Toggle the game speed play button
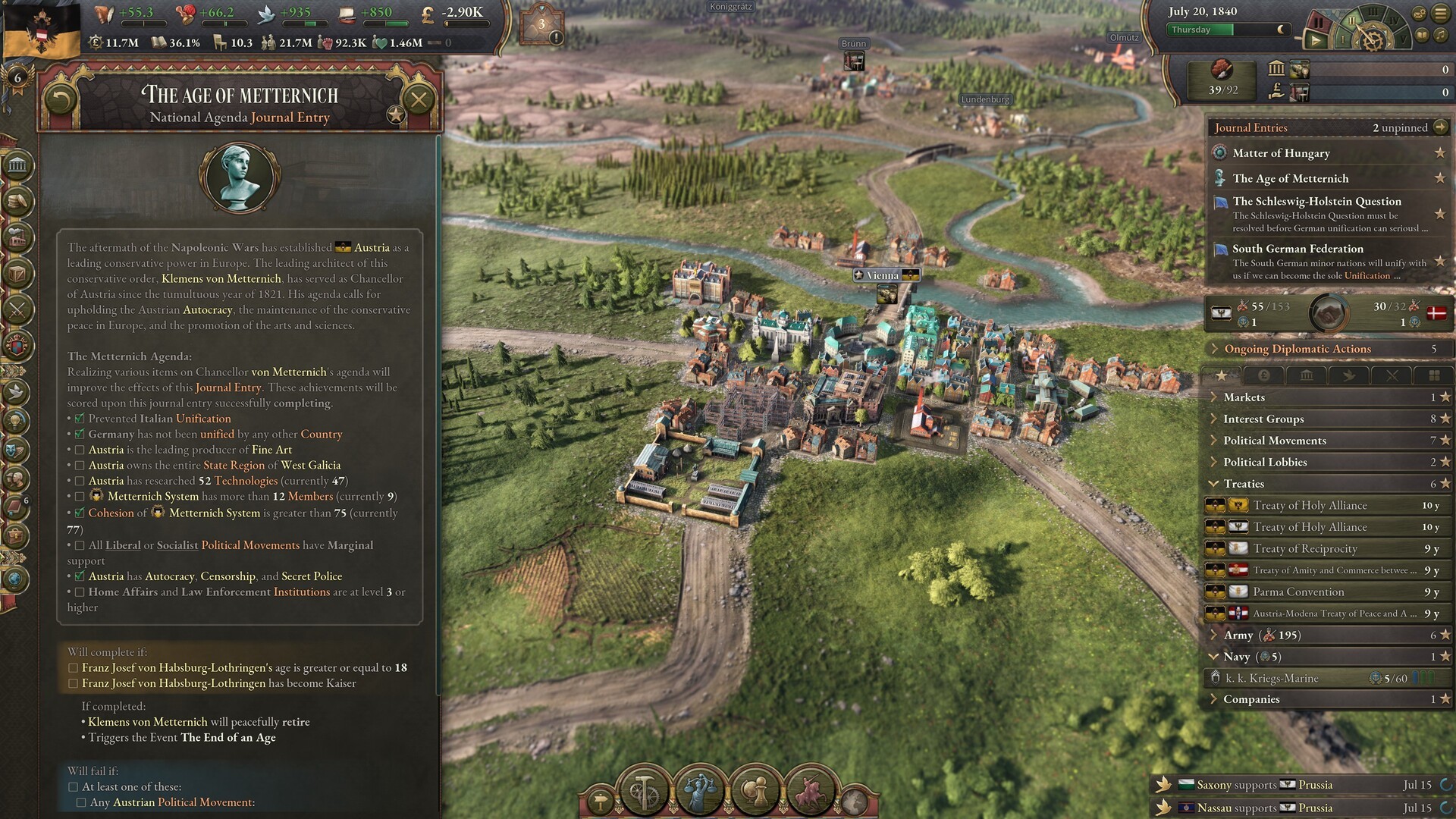 pos(1315,40)
